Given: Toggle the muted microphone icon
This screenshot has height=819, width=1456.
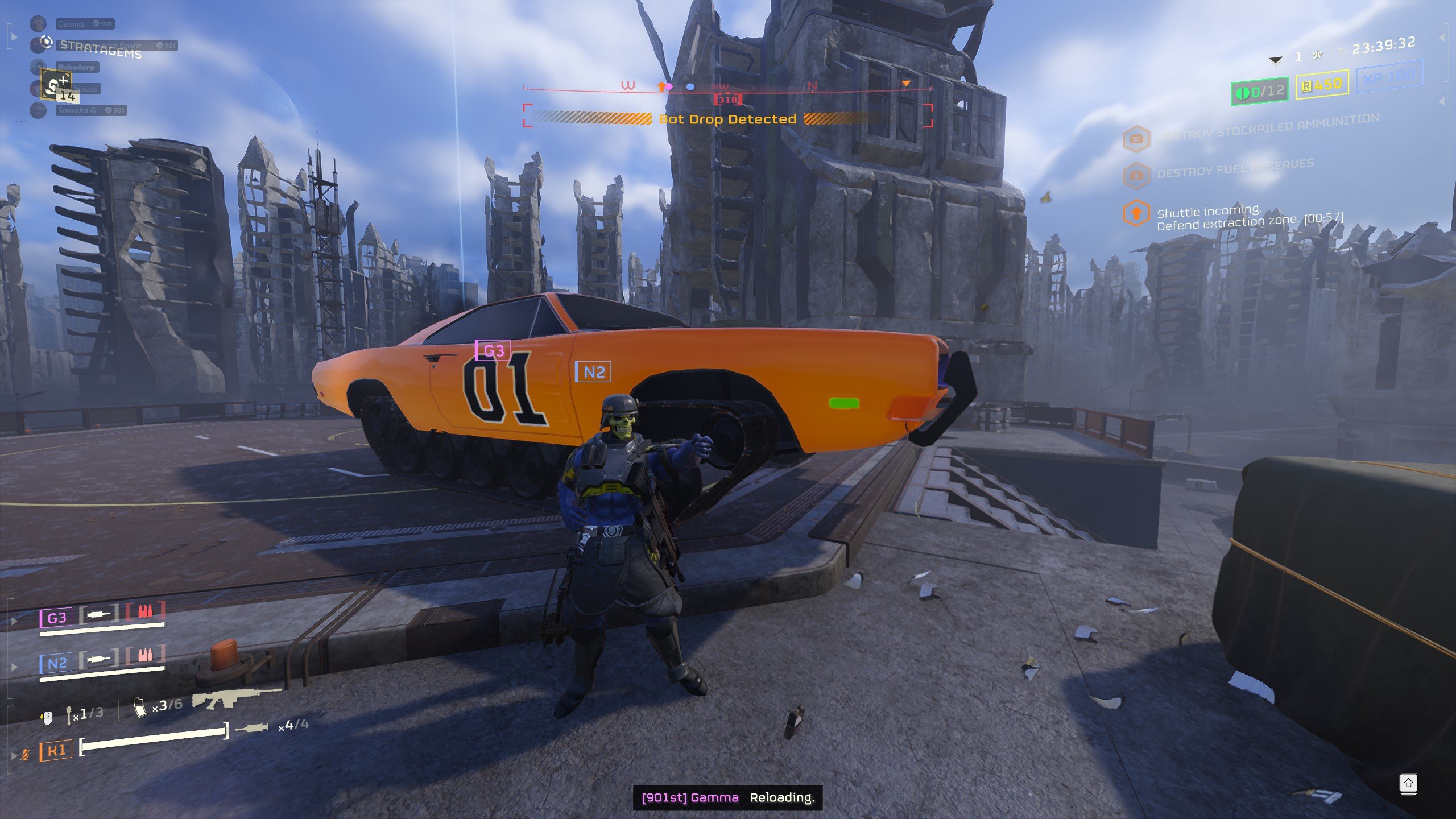Looking at the screenshot, I should click(x=25, y=755).
